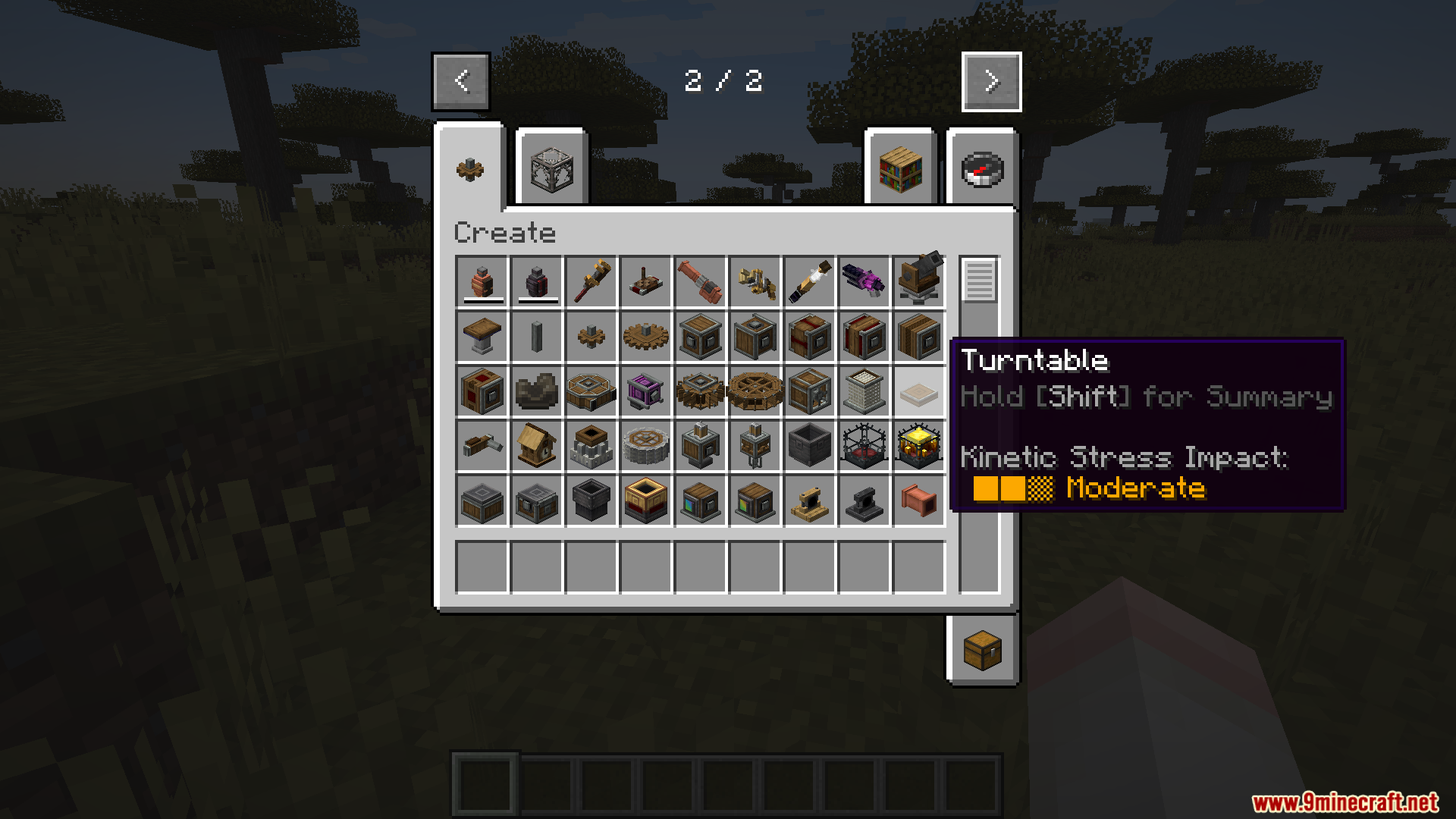Click the chest icon below the scrollbar

[x=981, y=651]
